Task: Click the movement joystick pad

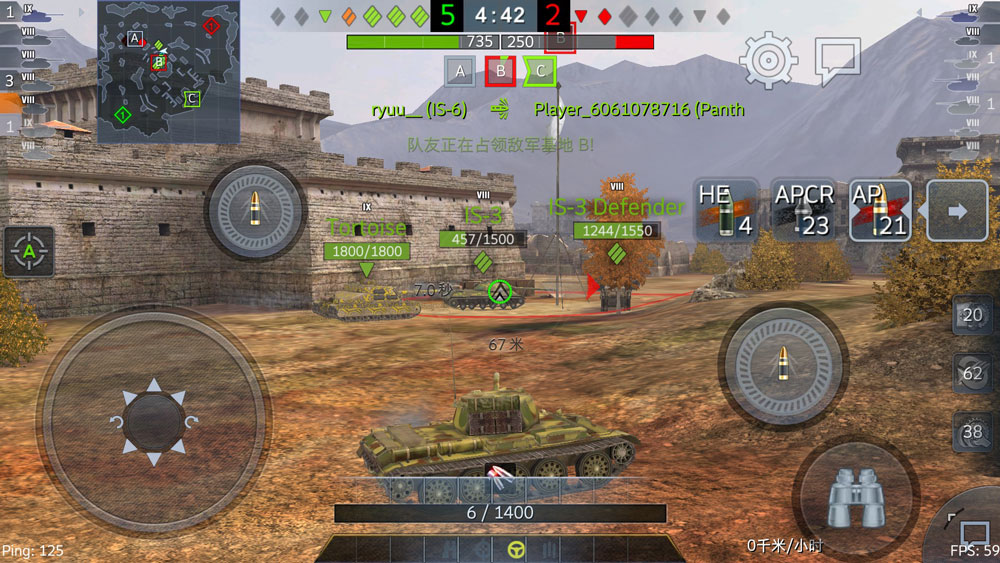Action: 152,420
